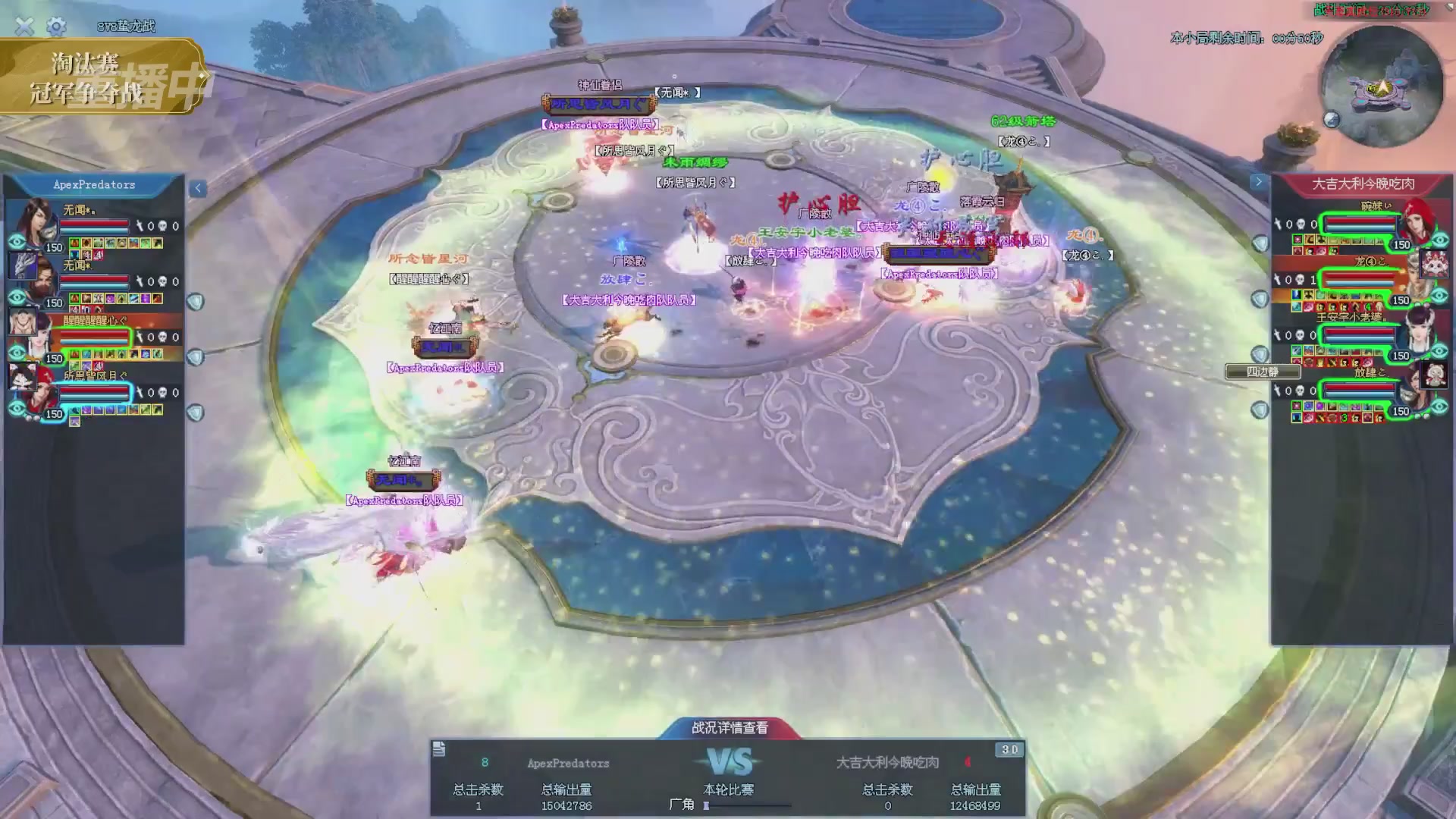Image resolution: width=1456 pixels, height=819 pixels.
Task: Spectate 放肆 using the eye icon
Action: [1439, 406]
